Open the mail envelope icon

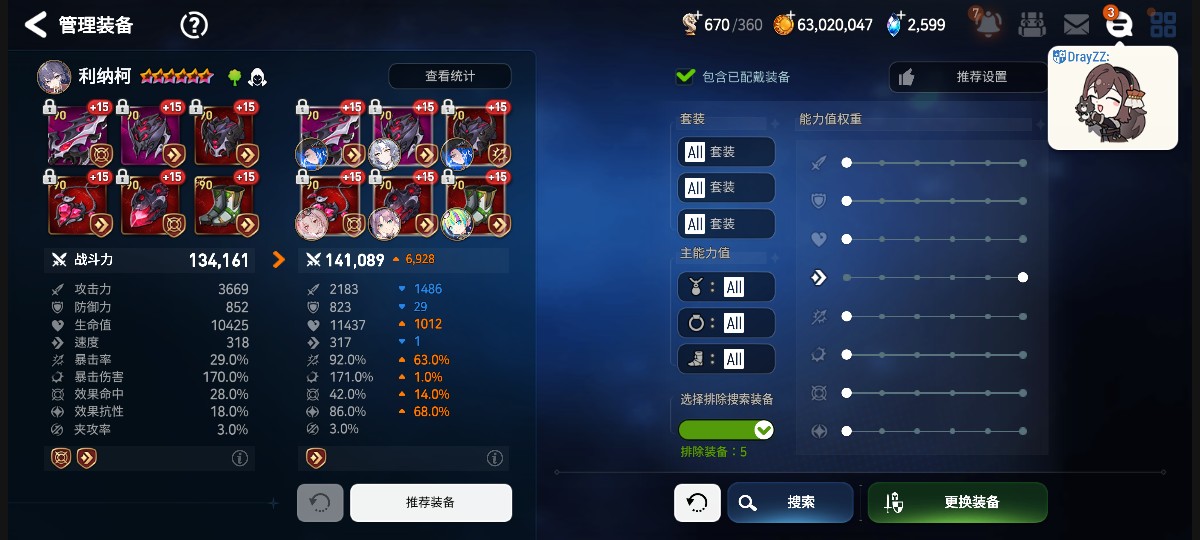point(1076,24)
